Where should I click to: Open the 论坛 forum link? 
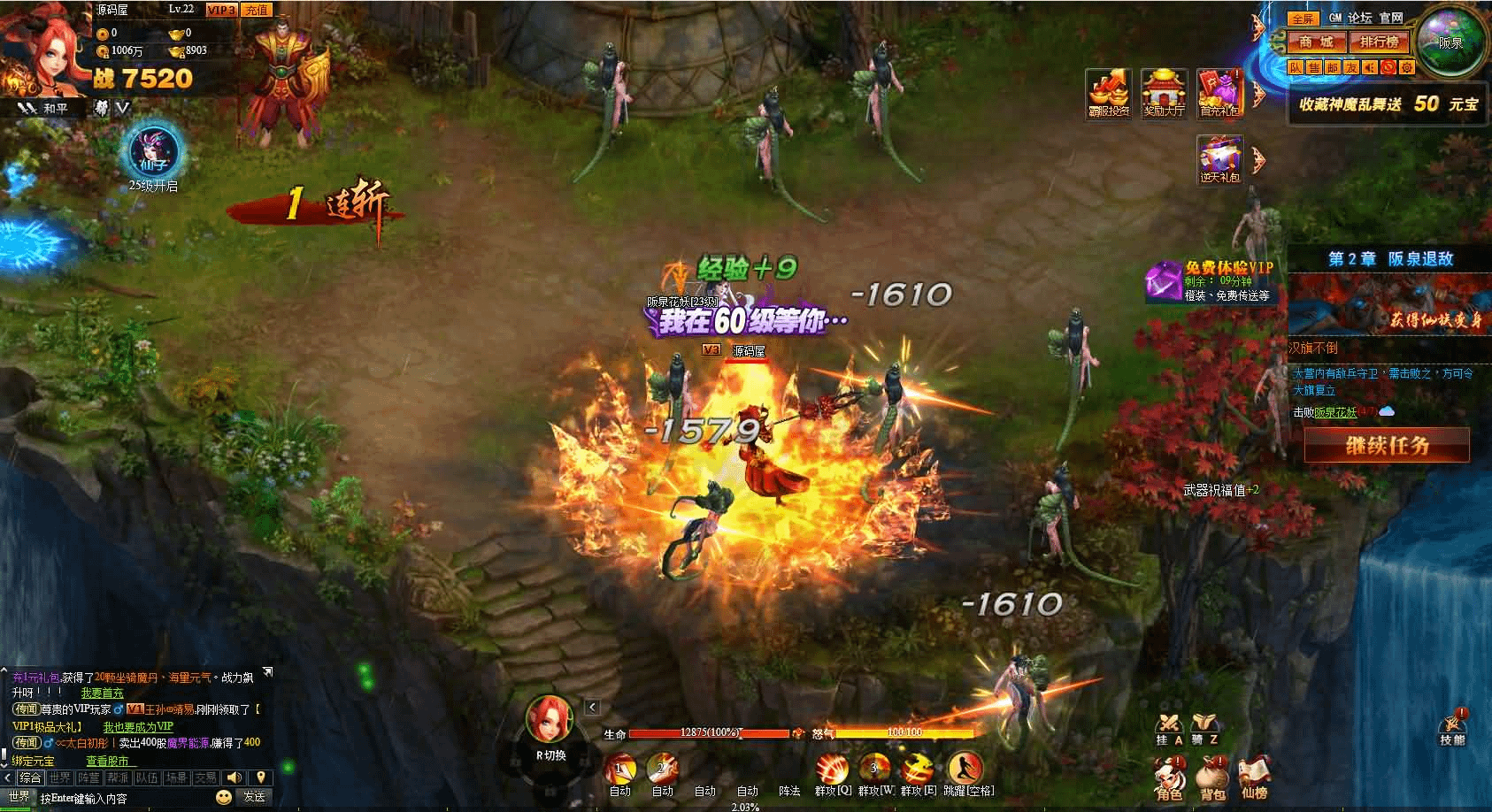1360,18
